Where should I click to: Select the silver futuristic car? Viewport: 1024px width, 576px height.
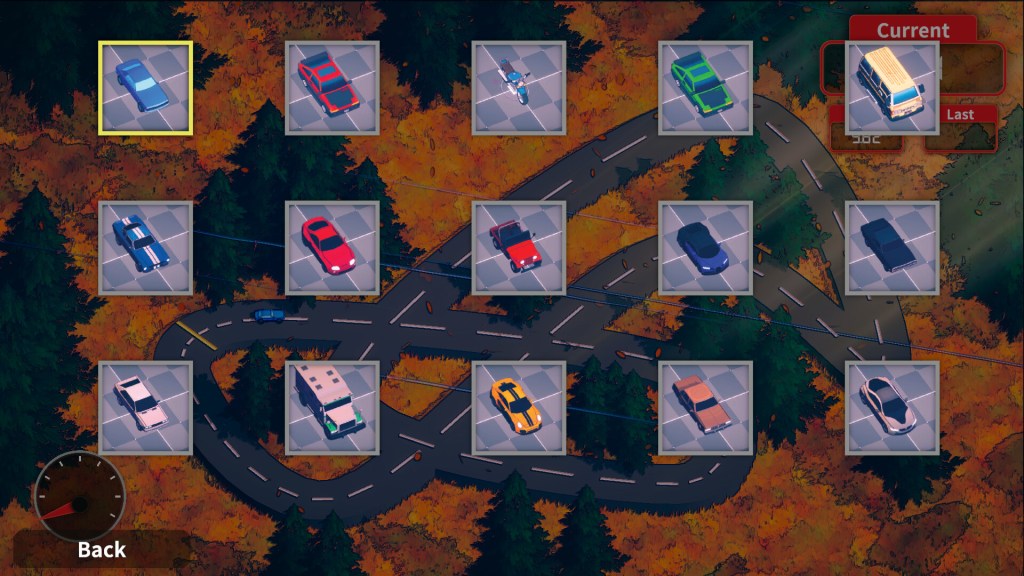[892, 408]
